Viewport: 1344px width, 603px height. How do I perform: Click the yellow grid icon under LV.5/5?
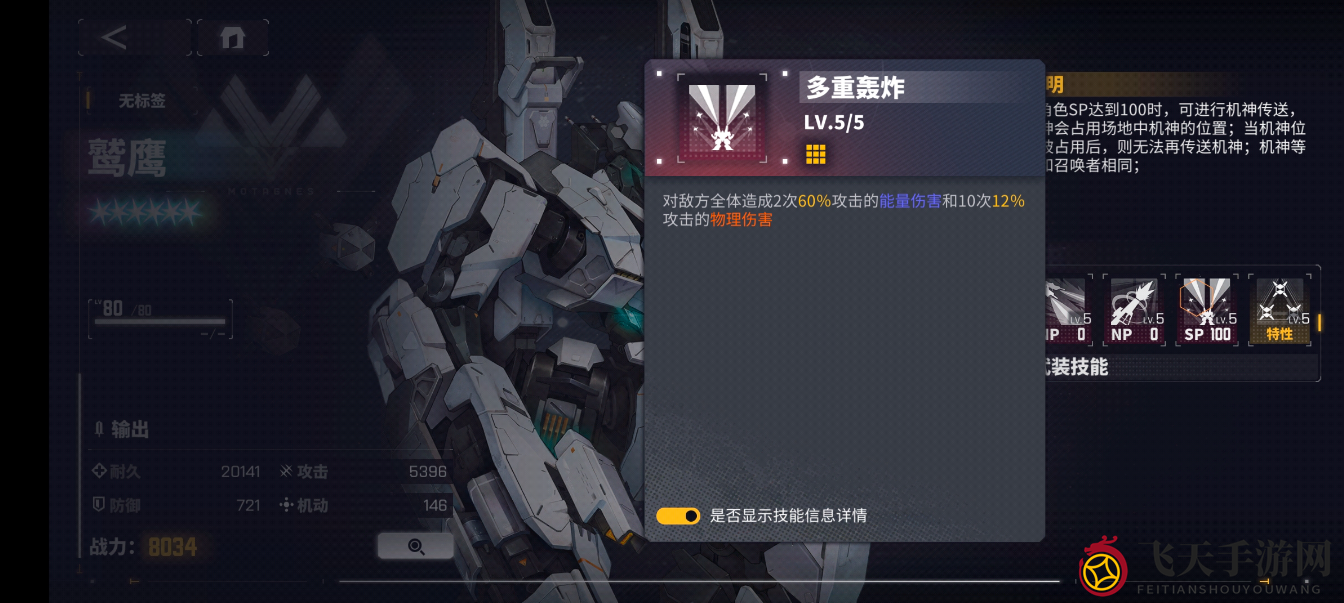pos(816,154)
